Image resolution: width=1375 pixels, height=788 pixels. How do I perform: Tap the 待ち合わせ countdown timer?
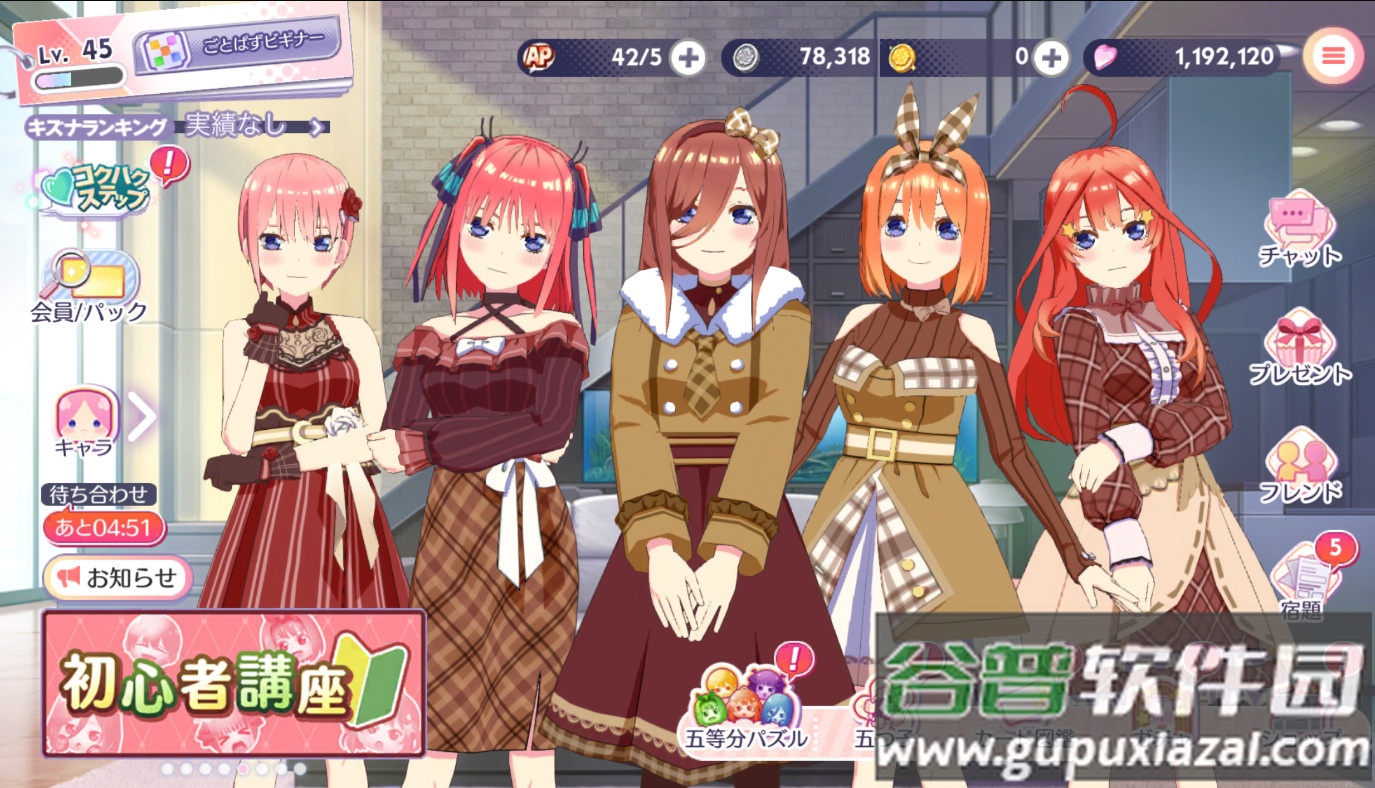pyautogui.click(x=106, y=528)
